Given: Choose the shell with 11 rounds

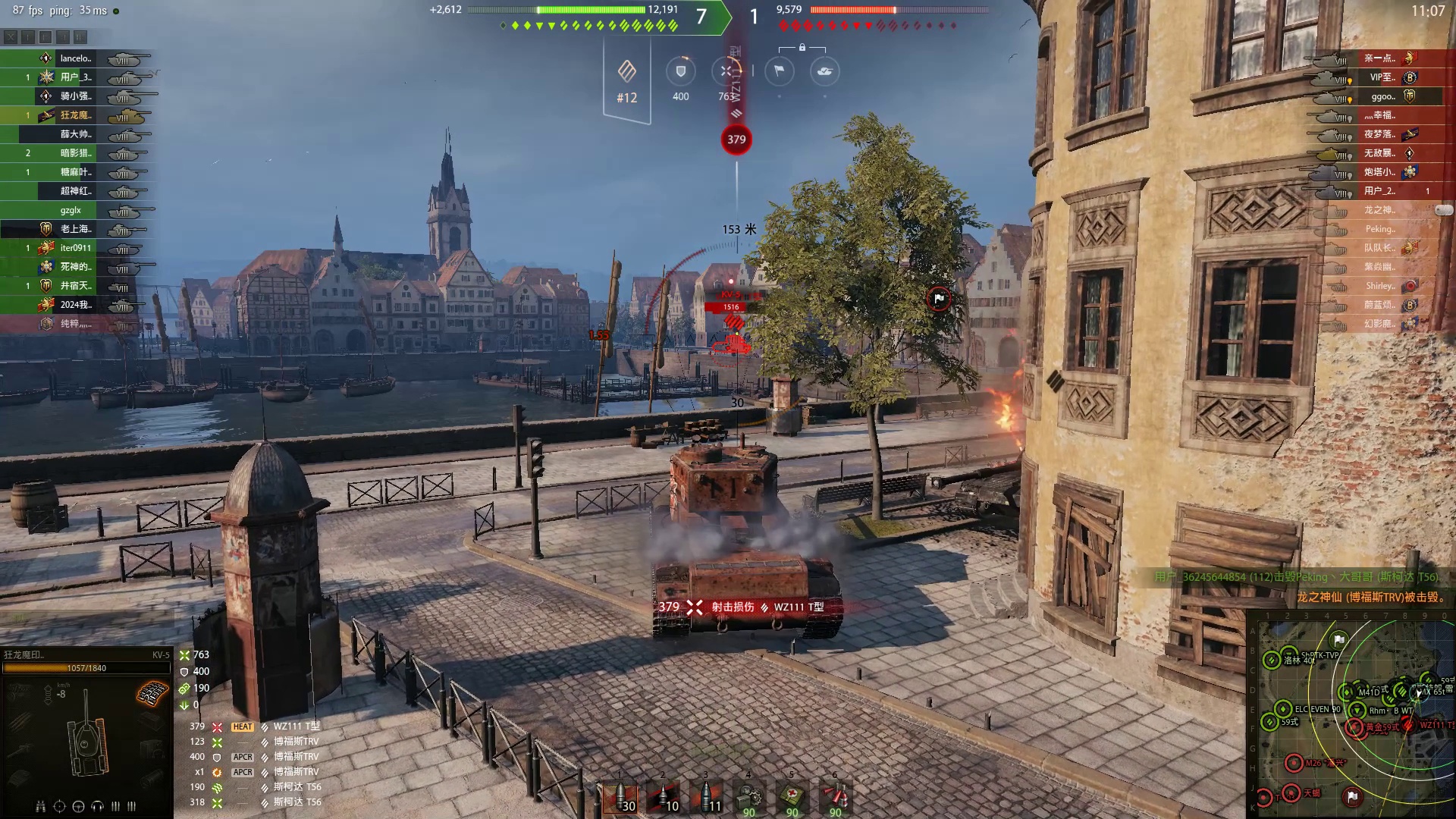Looking at the screenshot, I should [706, 799].
